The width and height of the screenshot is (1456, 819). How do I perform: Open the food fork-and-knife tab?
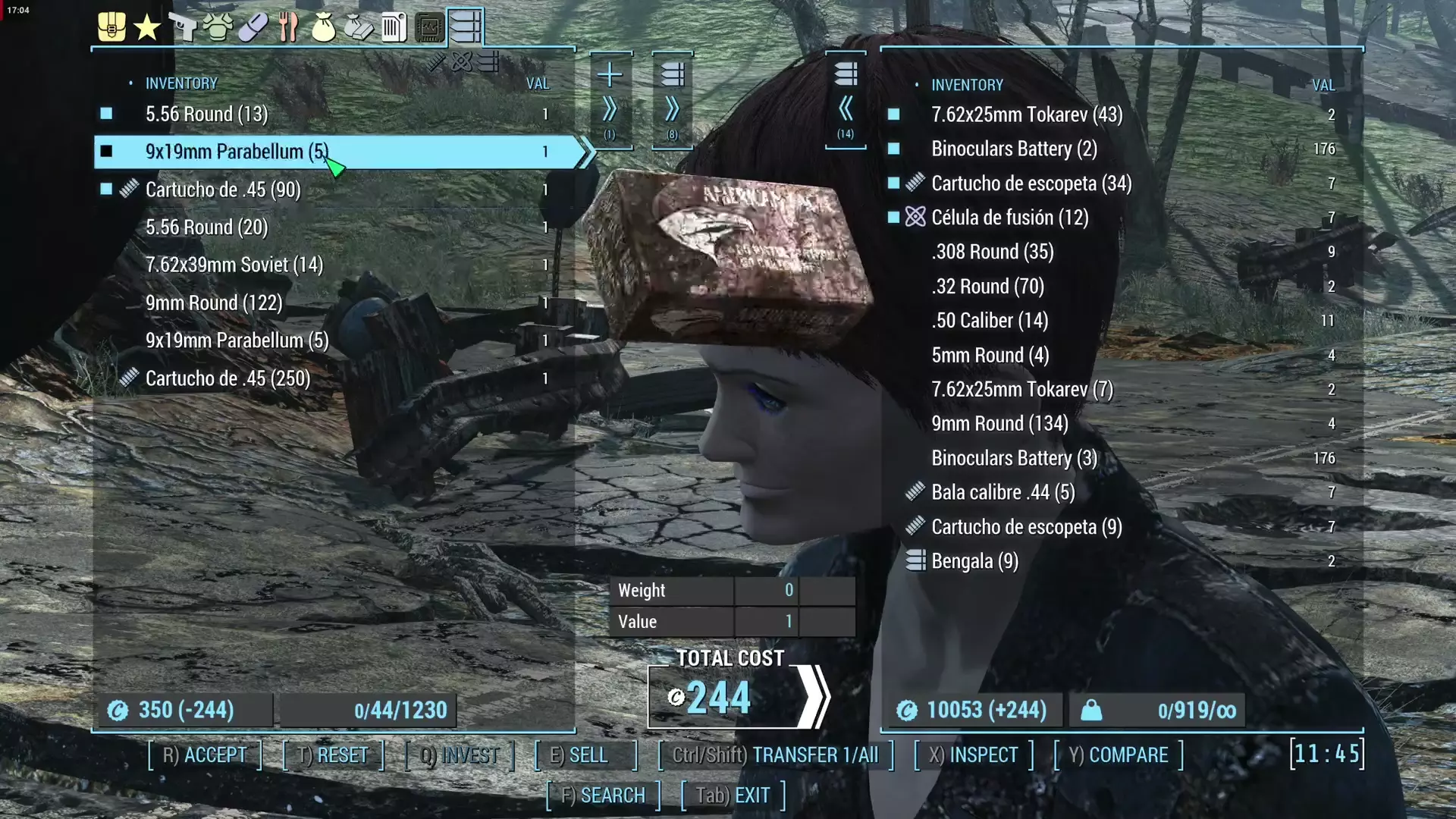pyautogui.click(x=288, y=27)
